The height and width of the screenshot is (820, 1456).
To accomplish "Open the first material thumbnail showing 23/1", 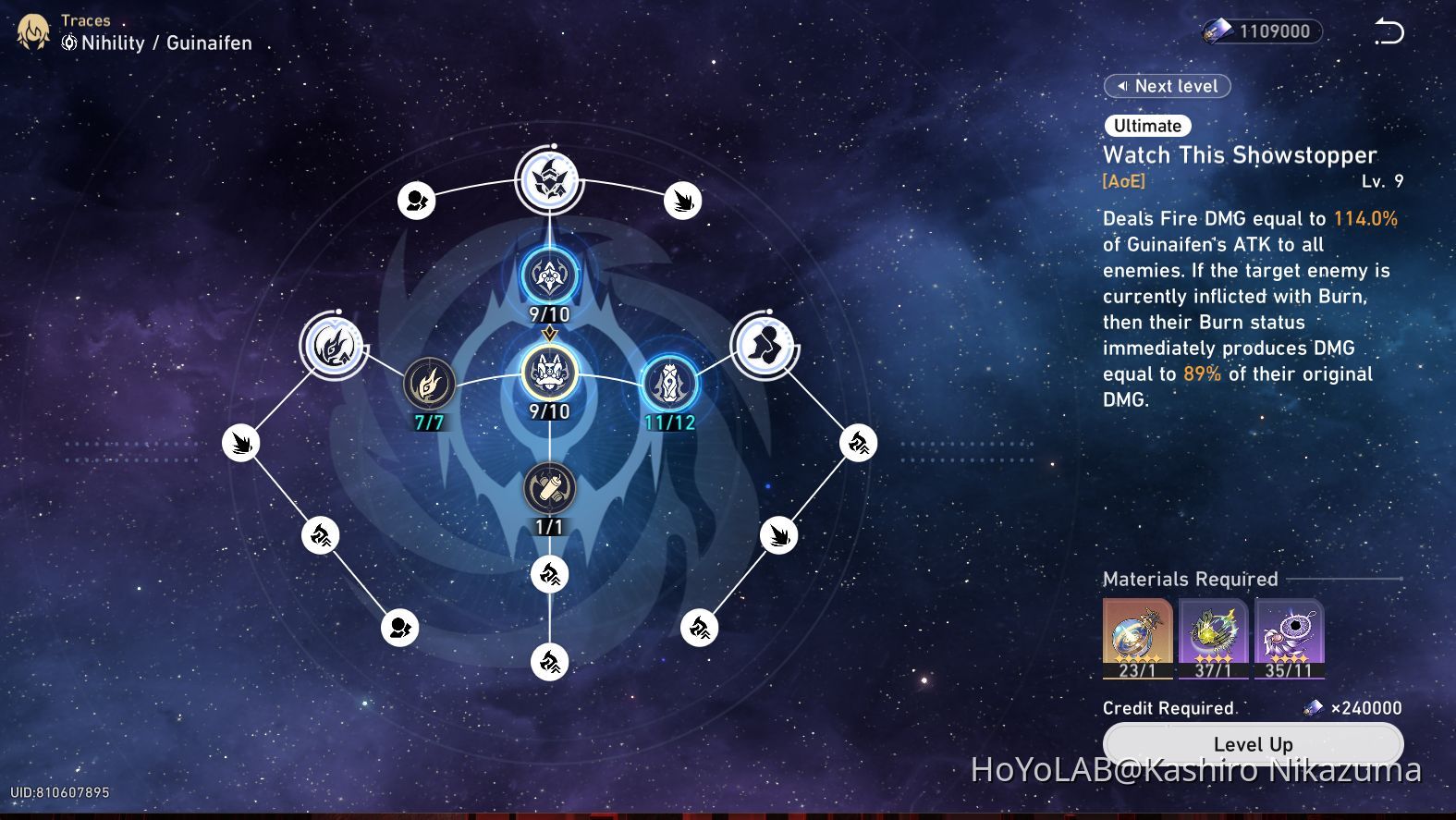I will 1137,636.
